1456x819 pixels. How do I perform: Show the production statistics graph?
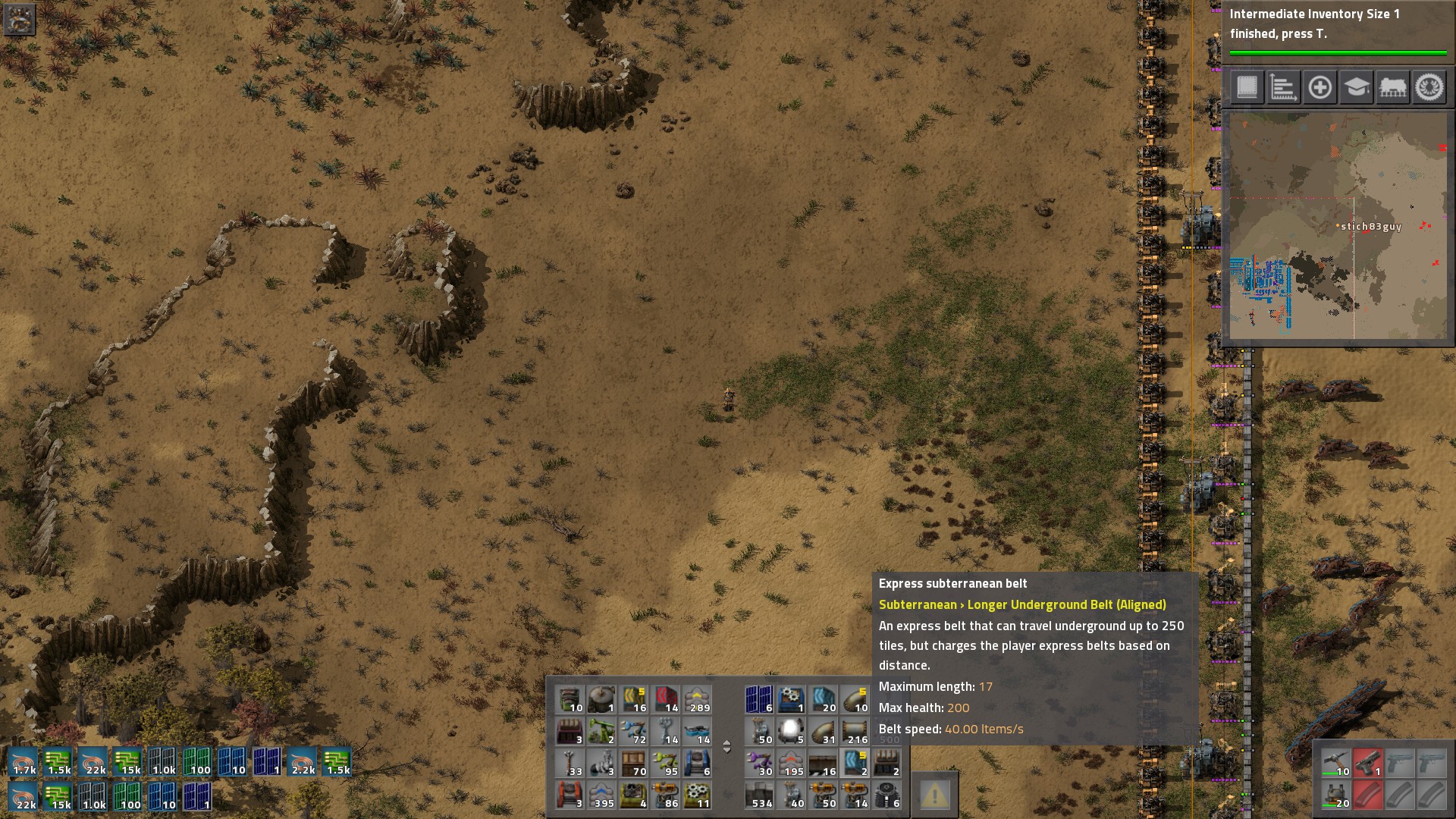coord(1283,87)
